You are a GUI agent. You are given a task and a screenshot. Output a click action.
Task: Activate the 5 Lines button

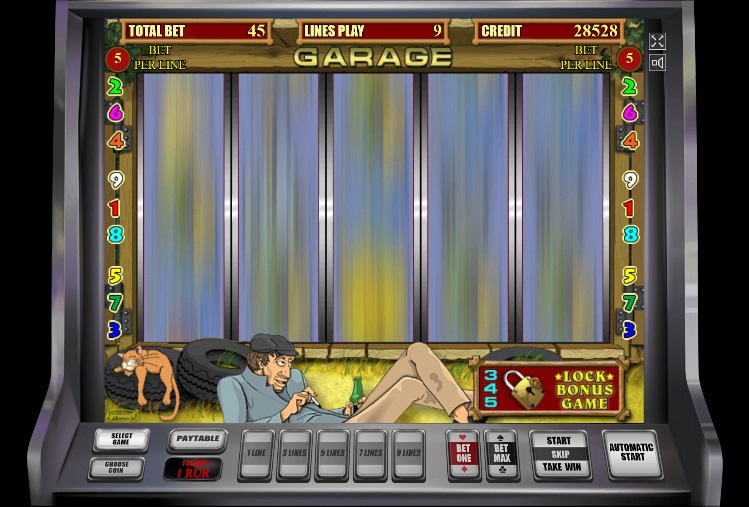[332, 454]
